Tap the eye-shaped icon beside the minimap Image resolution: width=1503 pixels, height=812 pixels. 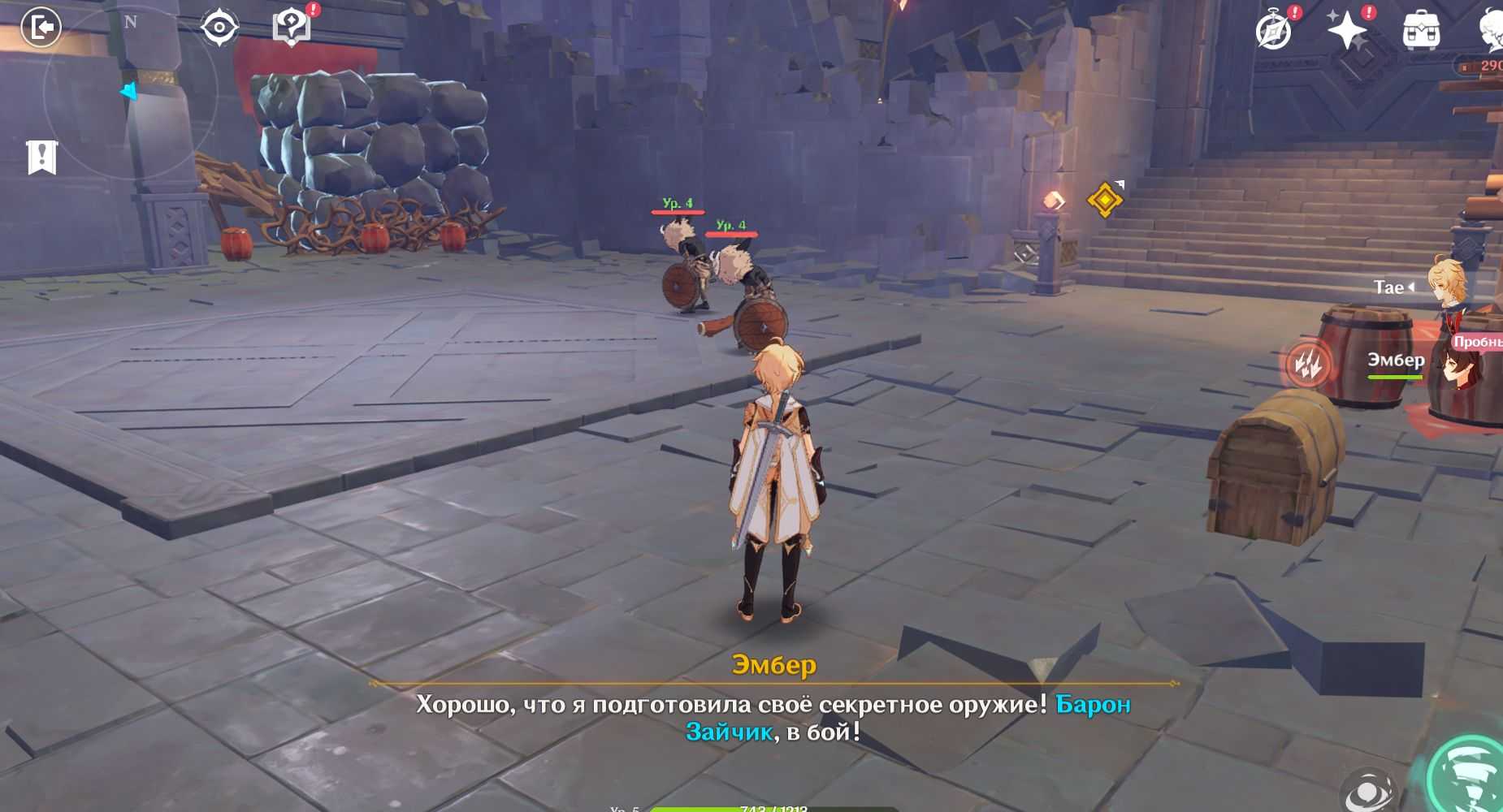click(x=219, y=28)
